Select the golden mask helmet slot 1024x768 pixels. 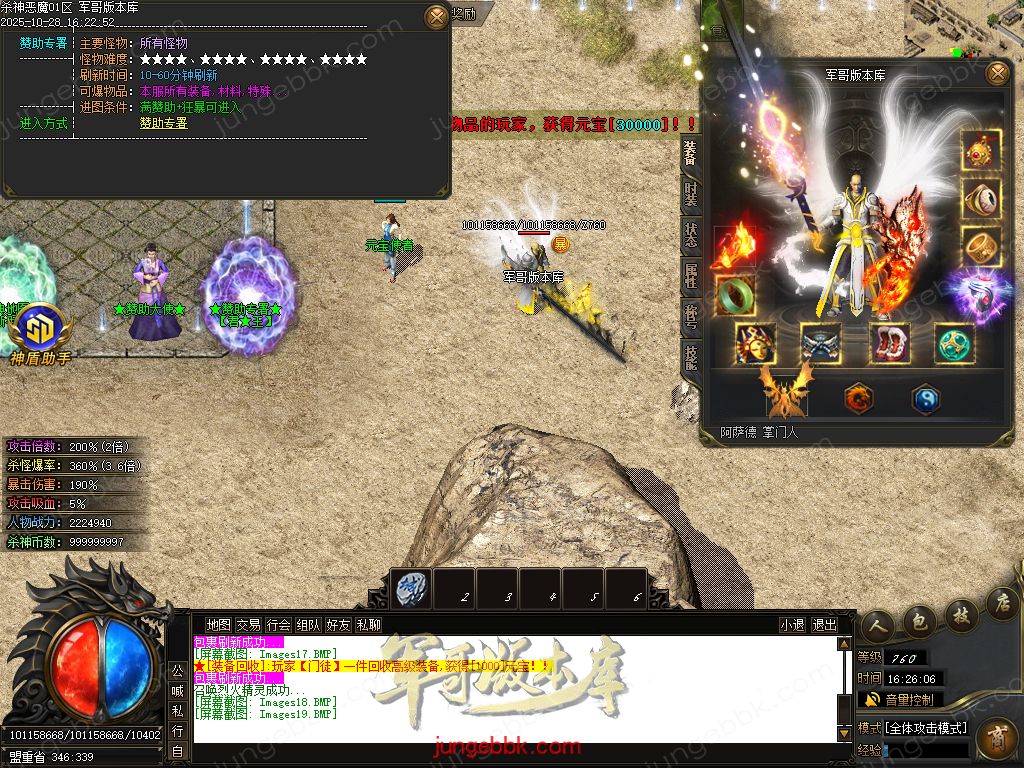point(755,344)
